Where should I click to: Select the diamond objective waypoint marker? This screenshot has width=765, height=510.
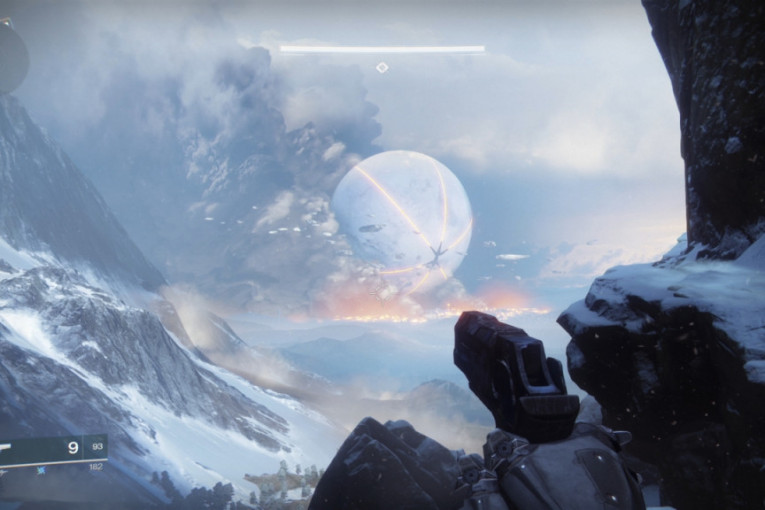coord(381,67)
